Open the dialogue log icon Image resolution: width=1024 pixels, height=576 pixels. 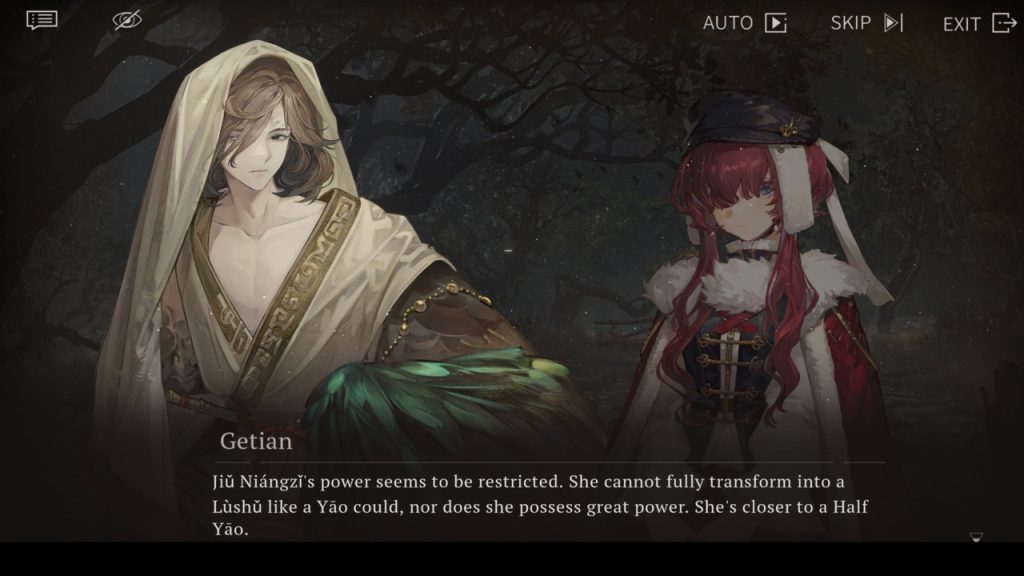[x=42, y=20]
